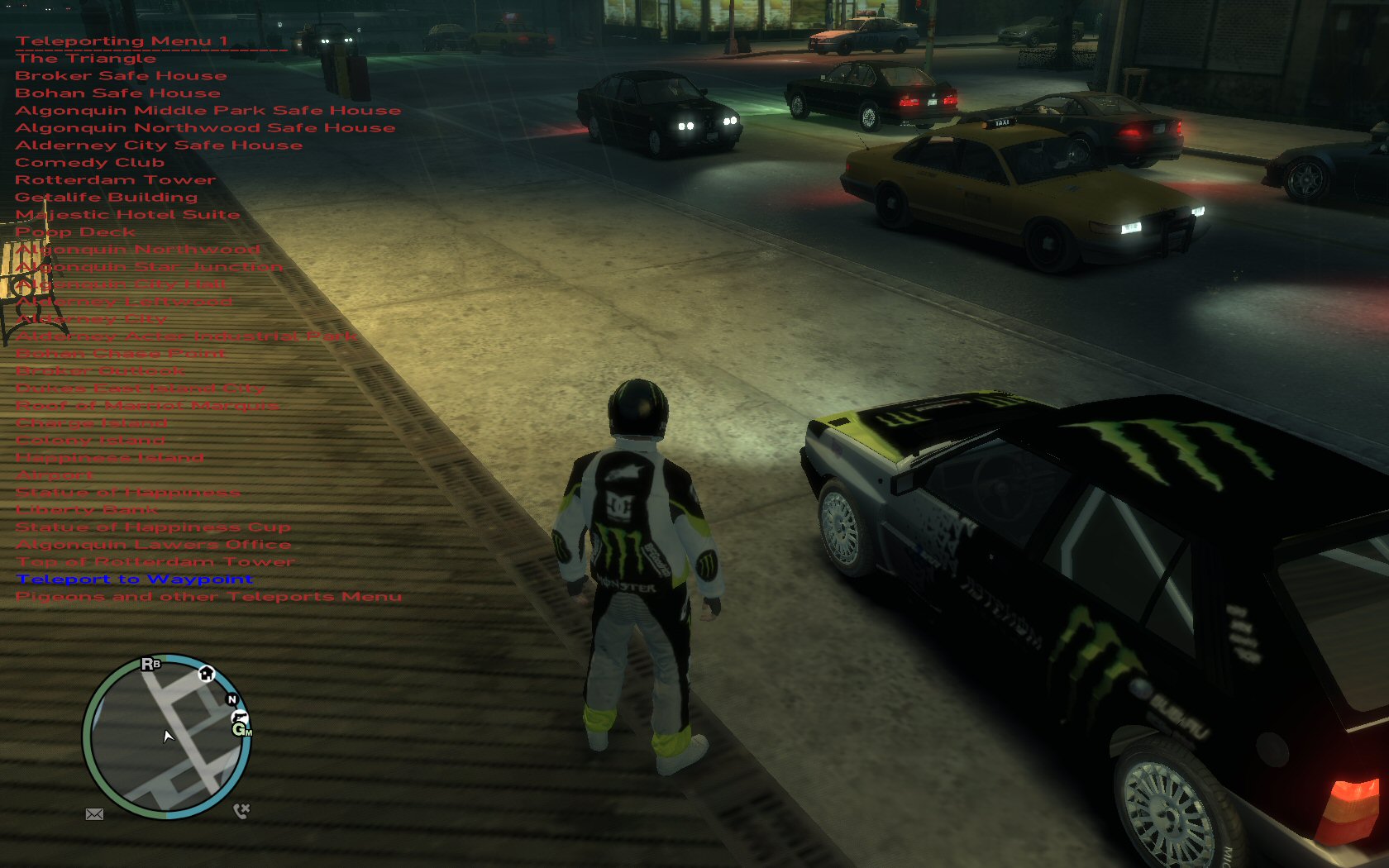Viewport: 1389px width, 868px height.
Task: Activate the highlighted Teleport to Waypoint option
Action: pyautogui.click(x=135, y=579)
